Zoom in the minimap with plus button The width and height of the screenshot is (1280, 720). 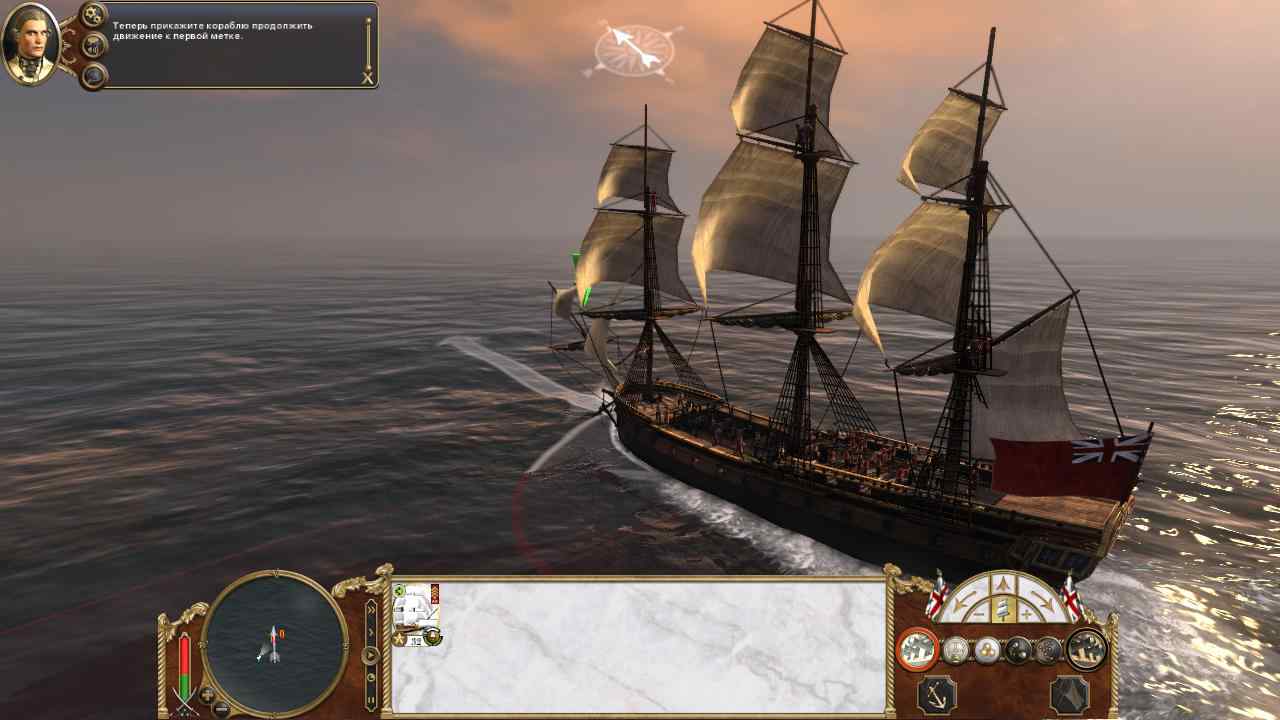[x=208, y=694]
